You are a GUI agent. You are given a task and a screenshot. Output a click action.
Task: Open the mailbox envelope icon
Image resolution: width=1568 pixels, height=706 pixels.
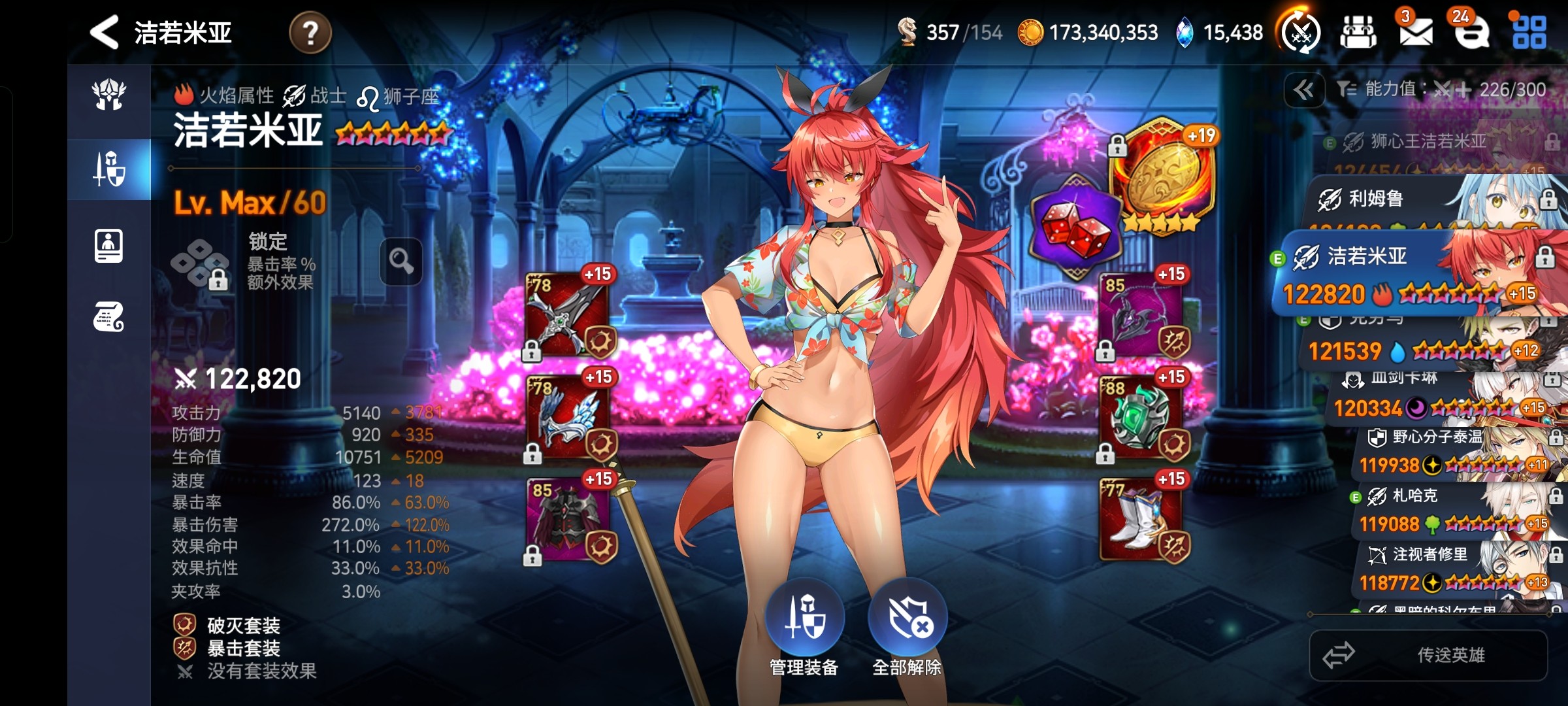pyautogui.click(x=1415, y=32)
